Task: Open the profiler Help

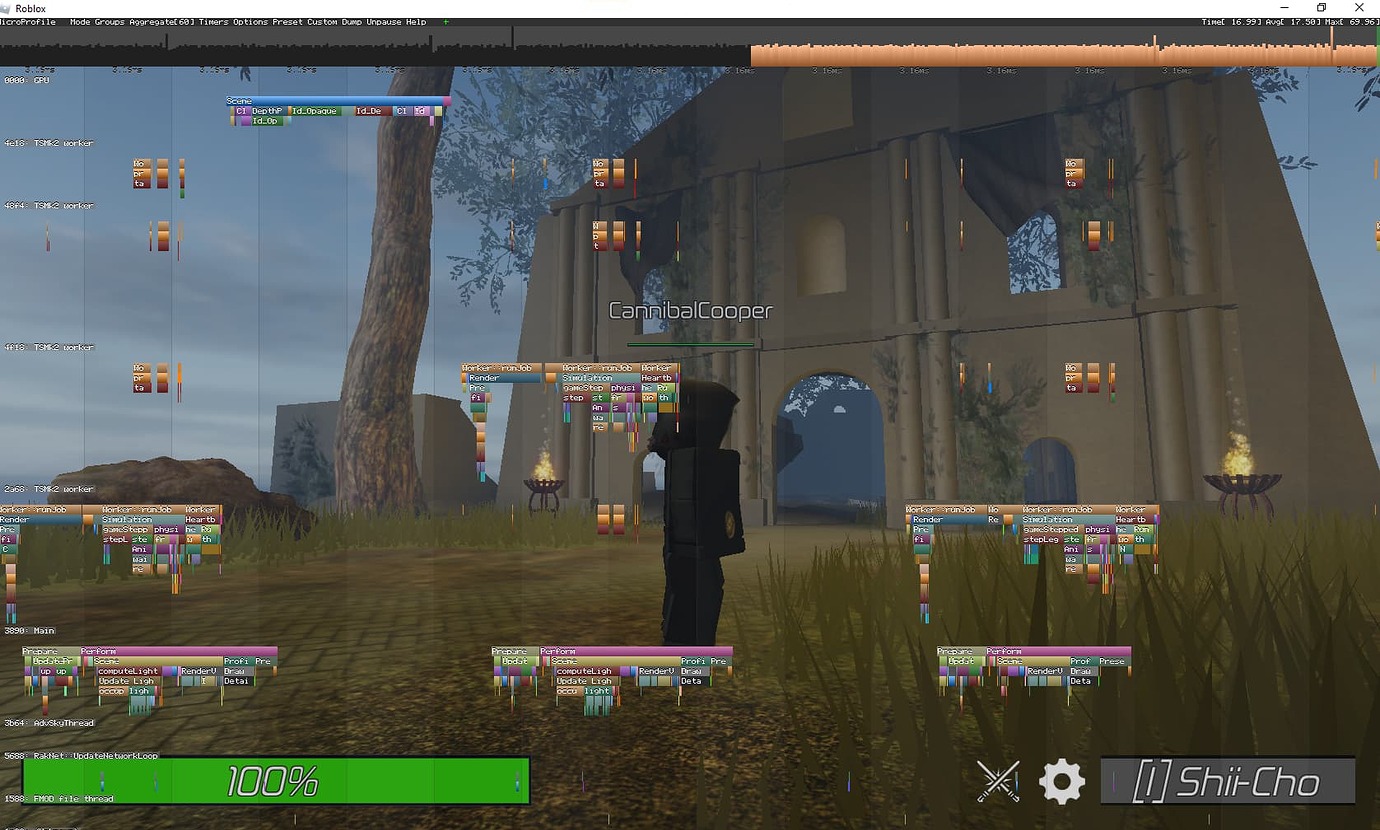Action: pyautogui.click(x=415, y=21)
